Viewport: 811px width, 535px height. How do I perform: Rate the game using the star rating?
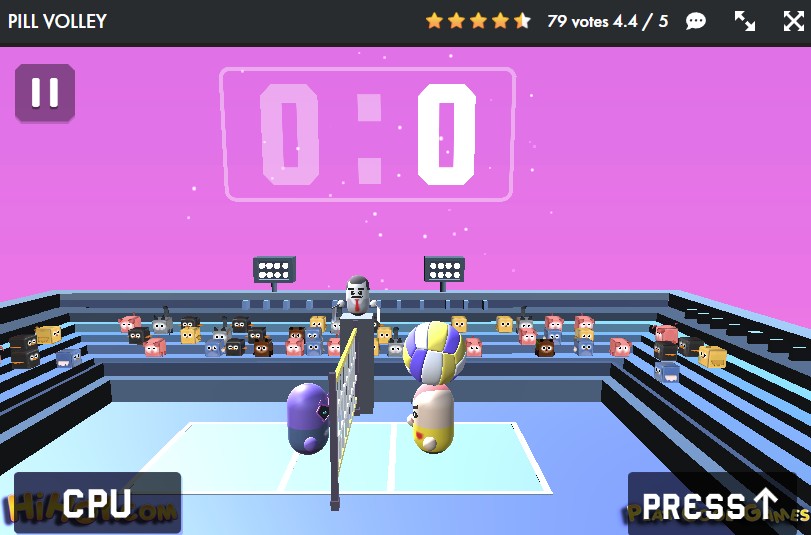(x=478, y=21)
